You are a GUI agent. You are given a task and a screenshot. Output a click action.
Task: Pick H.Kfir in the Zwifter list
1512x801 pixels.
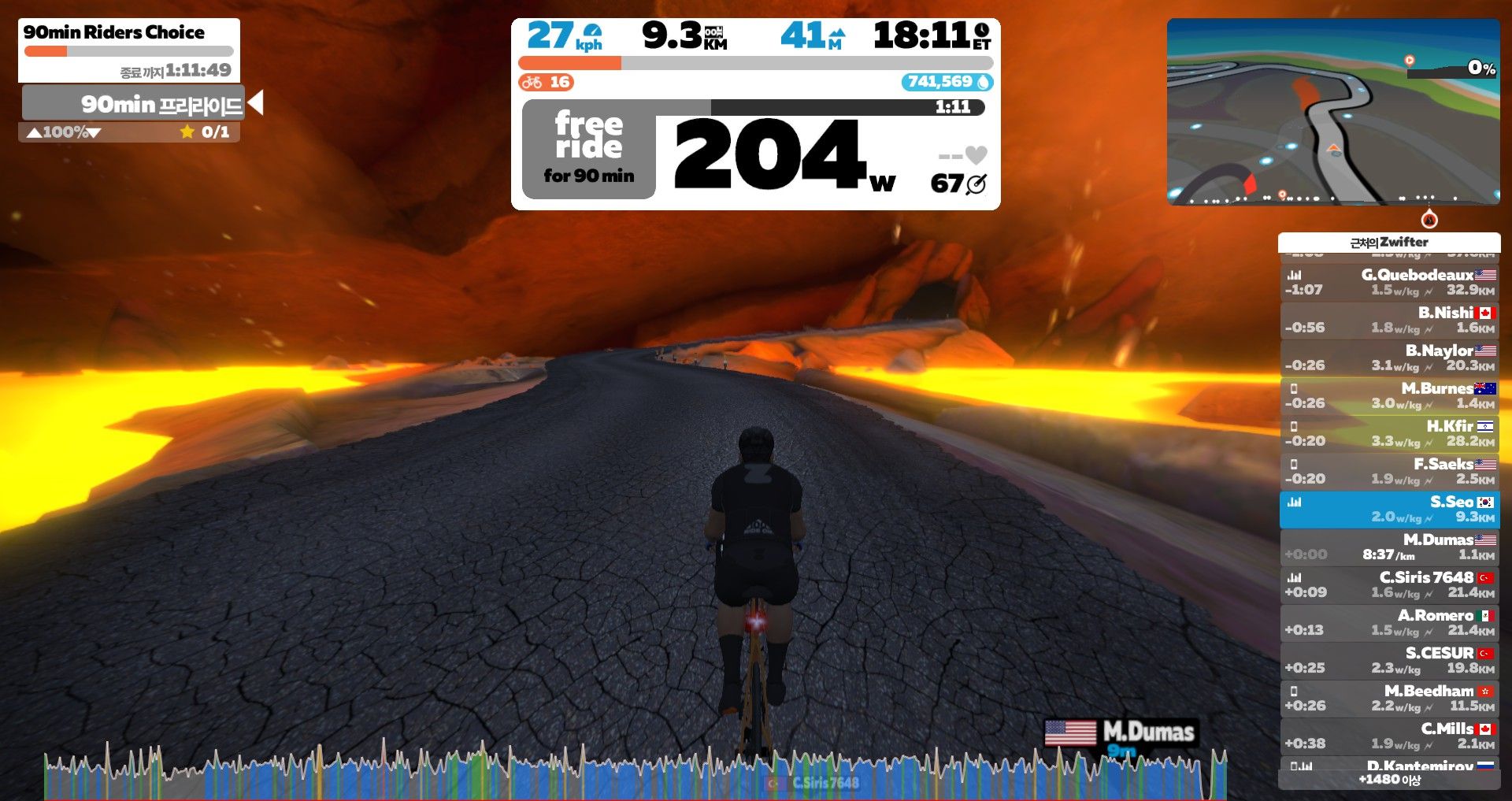point(1389,433)
